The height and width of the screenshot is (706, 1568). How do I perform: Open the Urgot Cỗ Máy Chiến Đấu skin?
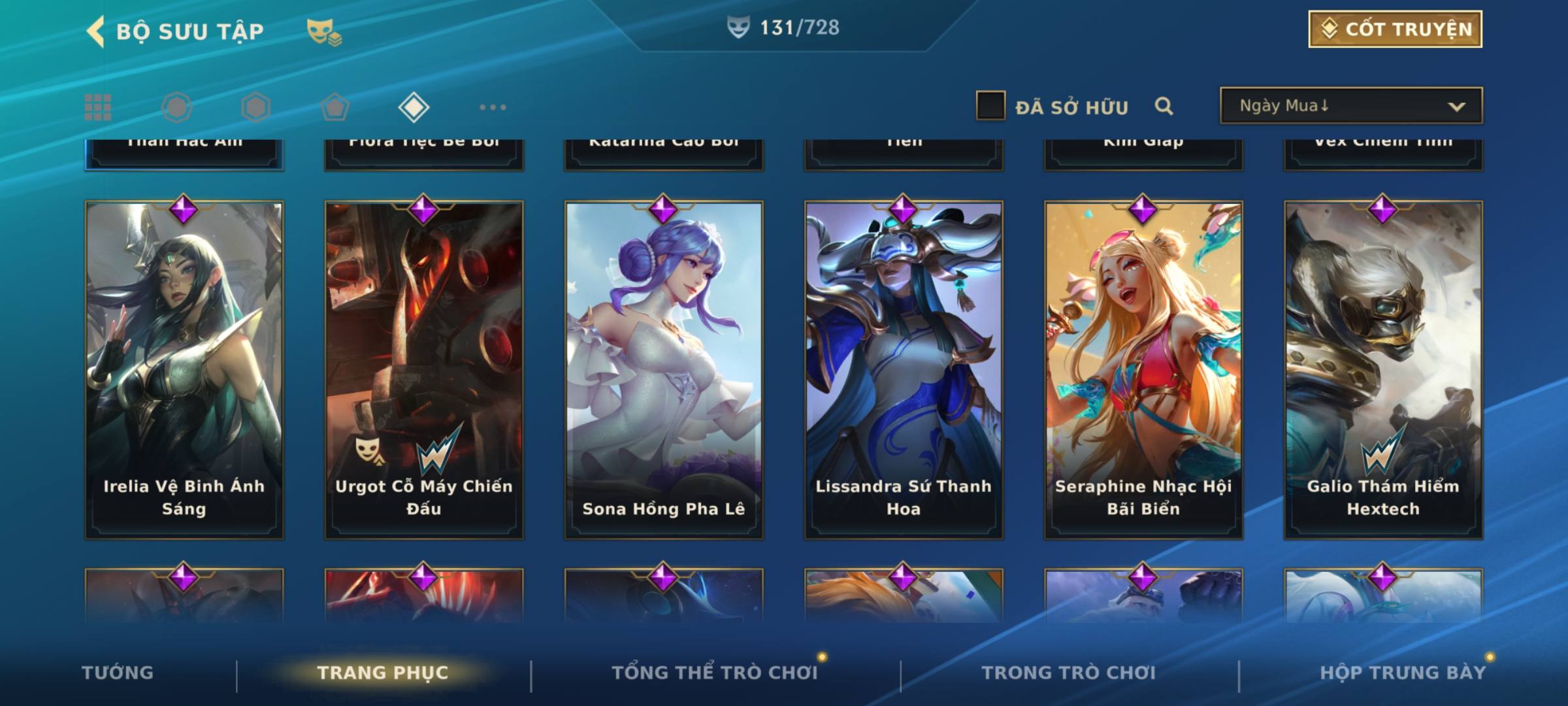pos(424,369)
